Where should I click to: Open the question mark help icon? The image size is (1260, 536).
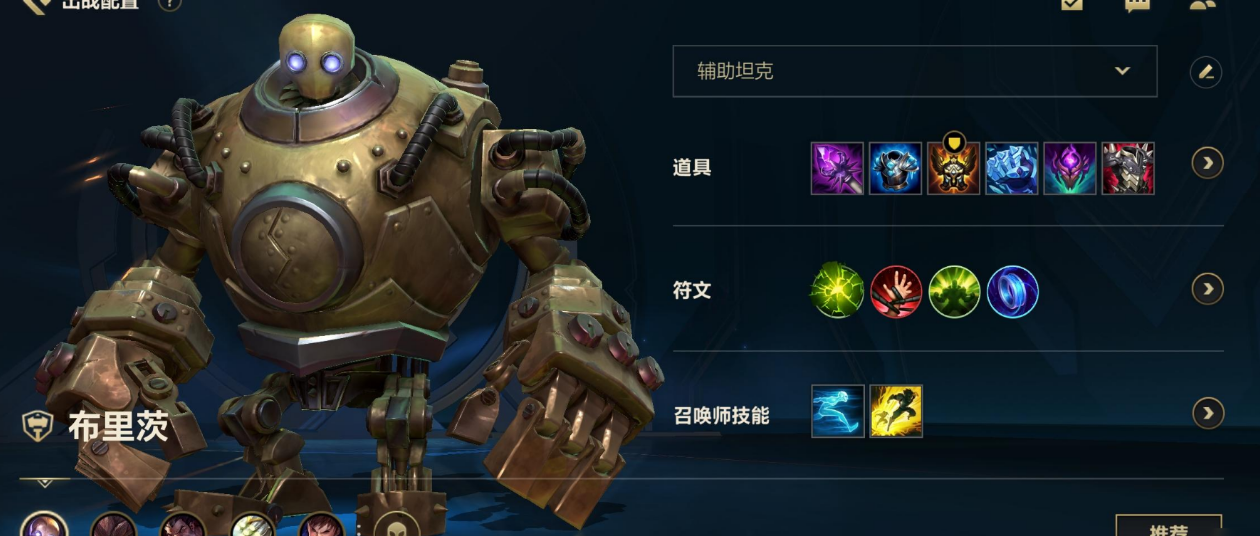(169, 5)
